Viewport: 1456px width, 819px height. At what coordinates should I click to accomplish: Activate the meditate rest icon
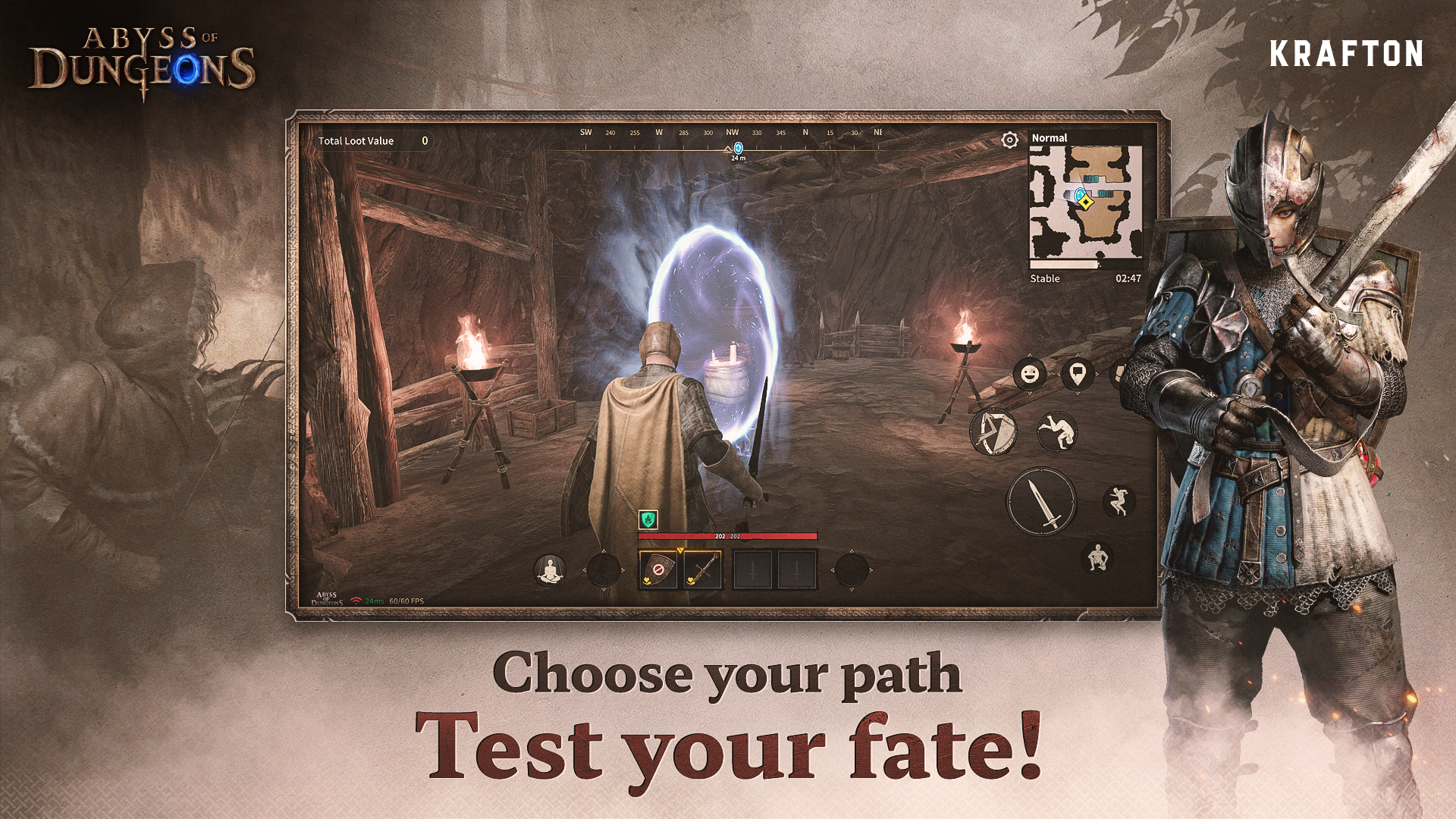(551, 569)
